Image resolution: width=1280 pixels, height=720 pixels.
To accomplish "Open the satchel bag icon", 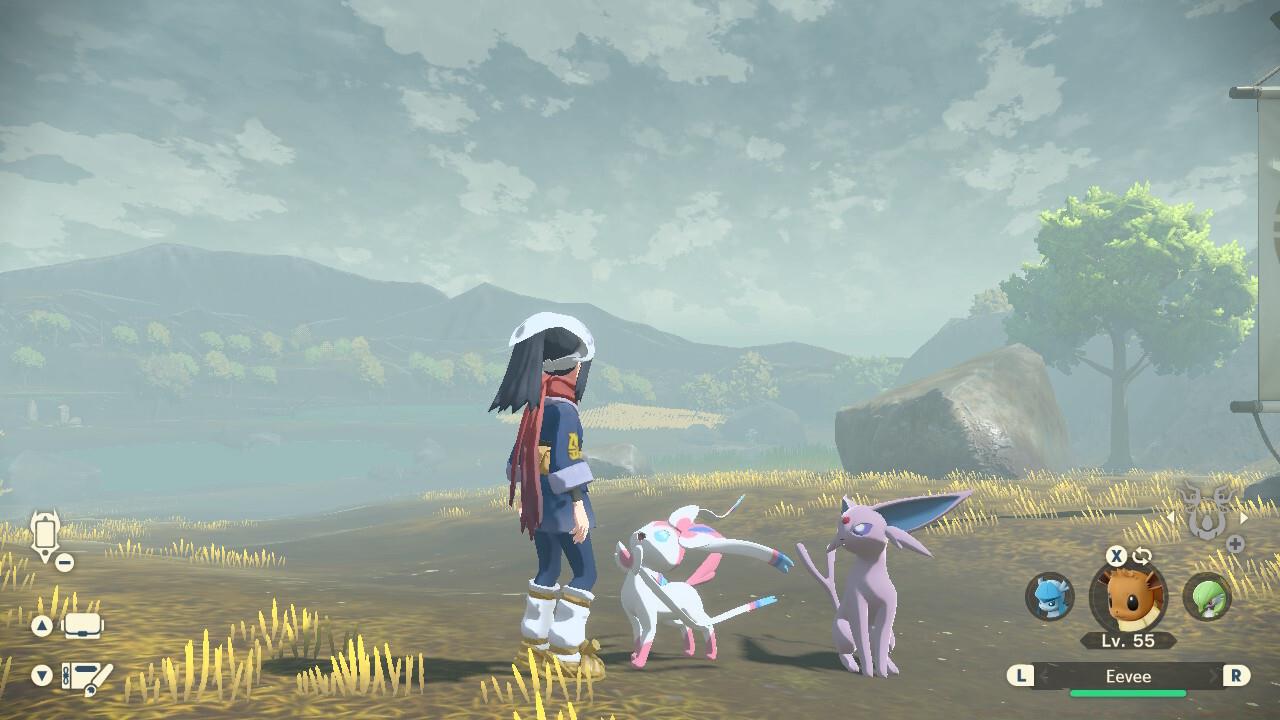I will 82,624.
